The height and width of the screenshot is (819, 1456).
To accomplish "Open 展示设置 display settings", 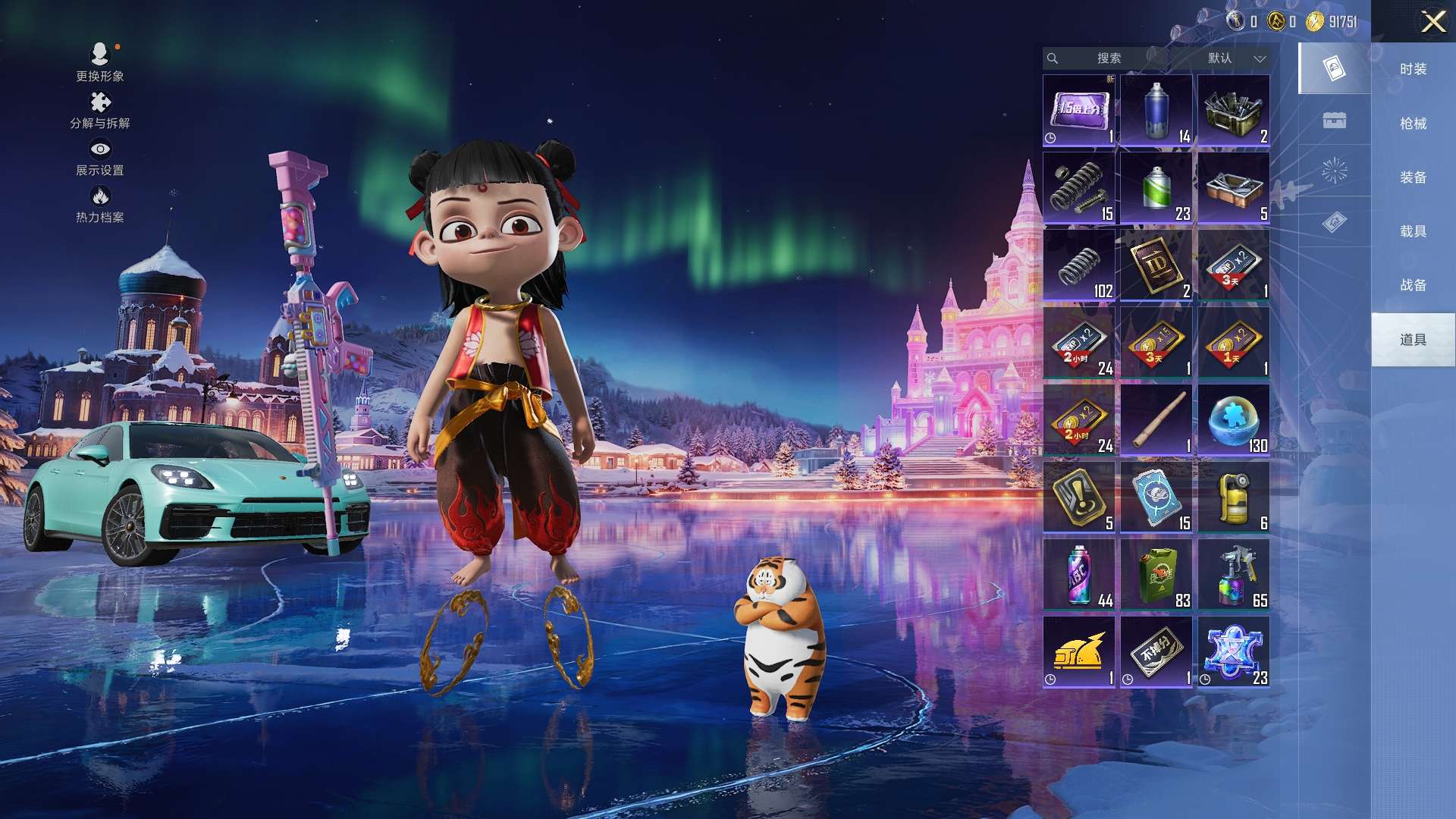I will pos(100,157).
